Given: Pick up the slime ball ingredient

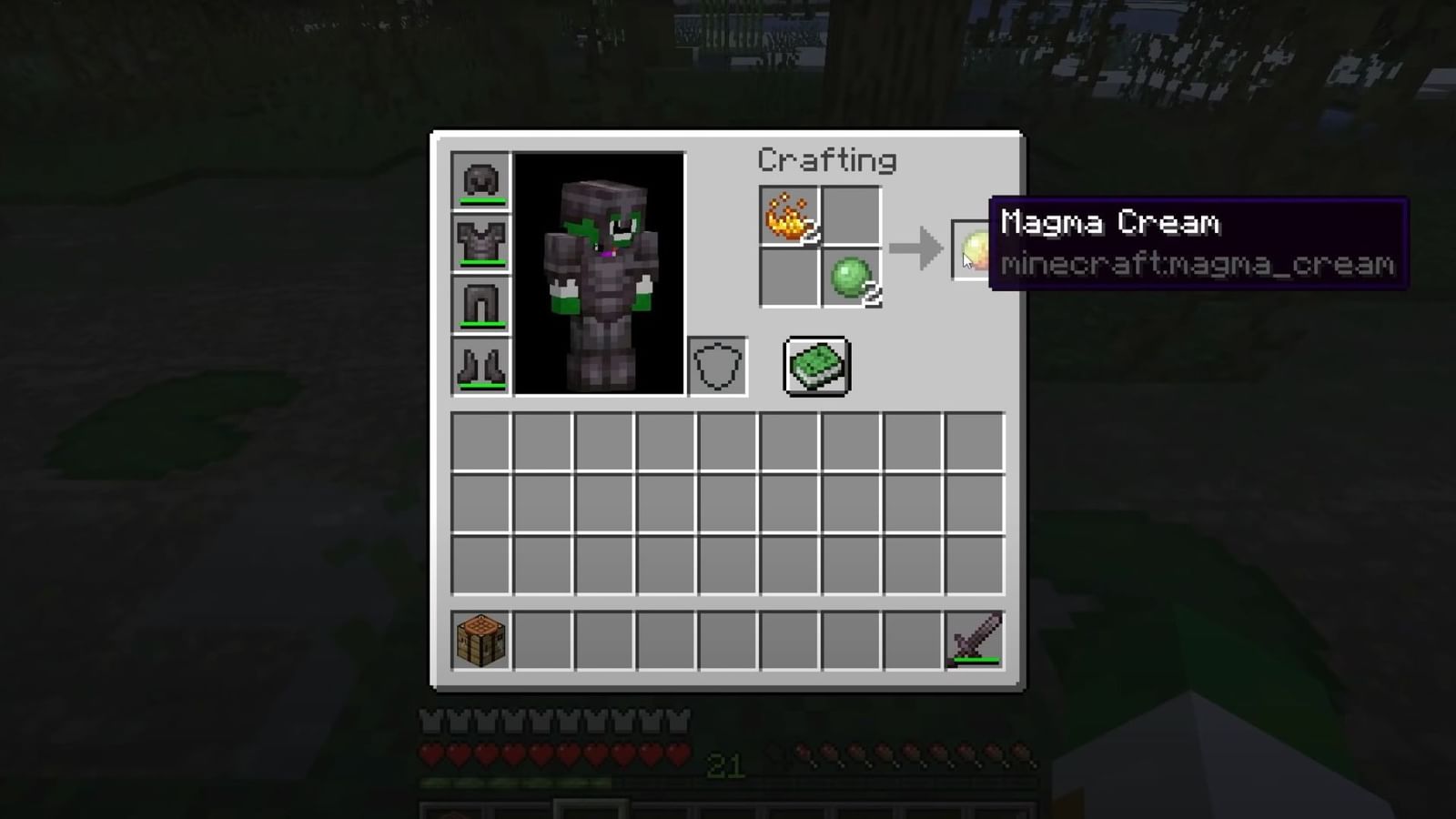Looking at the screenshot, I should point(850,278).
